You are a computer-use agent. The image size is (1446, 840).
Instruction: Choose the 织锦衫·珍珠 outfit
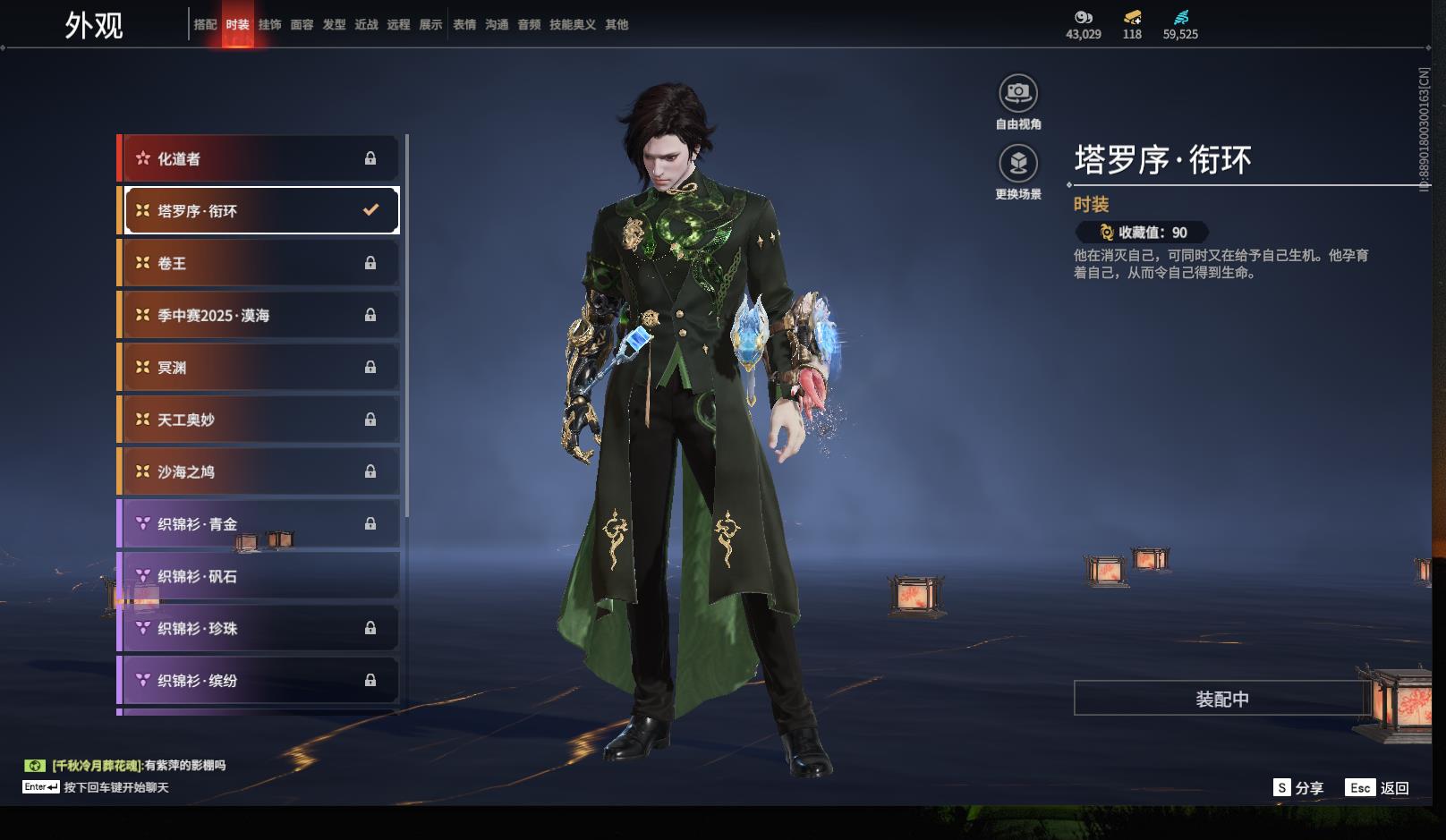[x=259, y=628]
